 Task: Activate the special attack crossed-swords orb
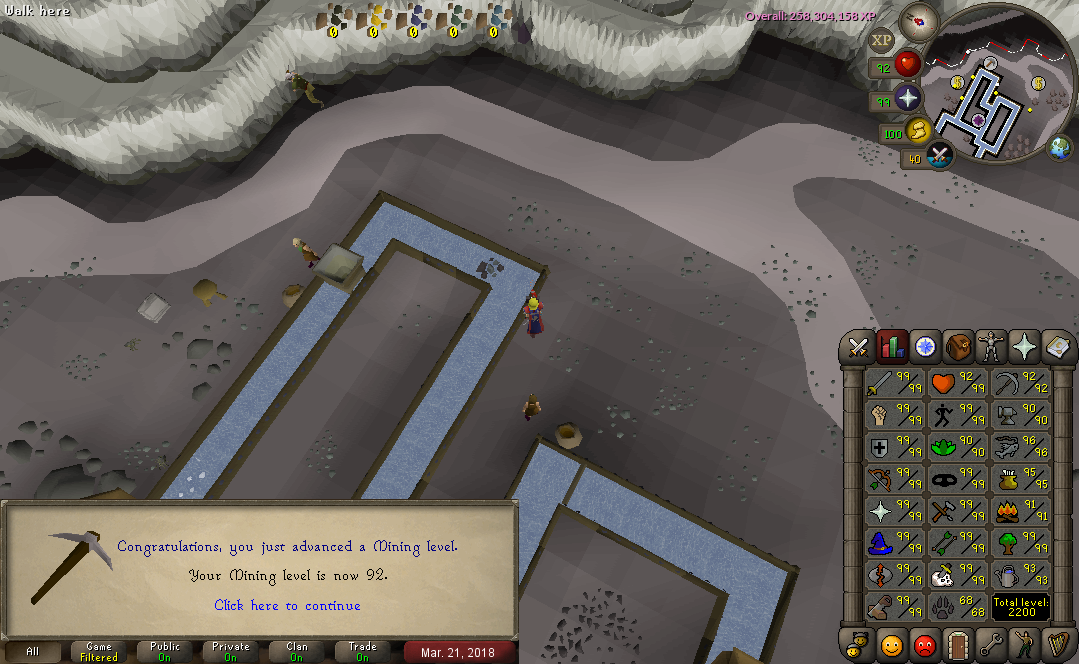[940, 155]
